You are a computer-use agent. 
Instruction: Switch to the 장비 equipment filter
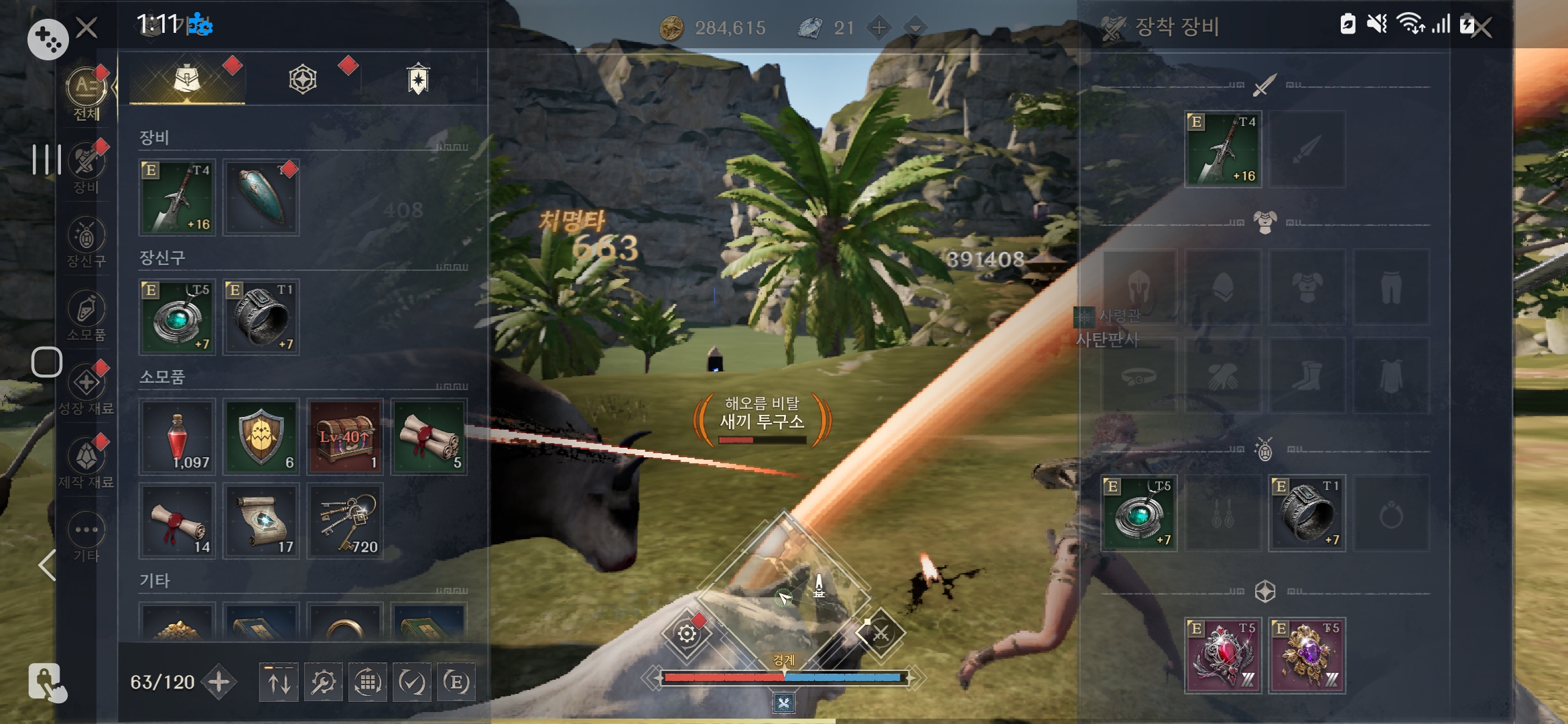tap(86, 166)
